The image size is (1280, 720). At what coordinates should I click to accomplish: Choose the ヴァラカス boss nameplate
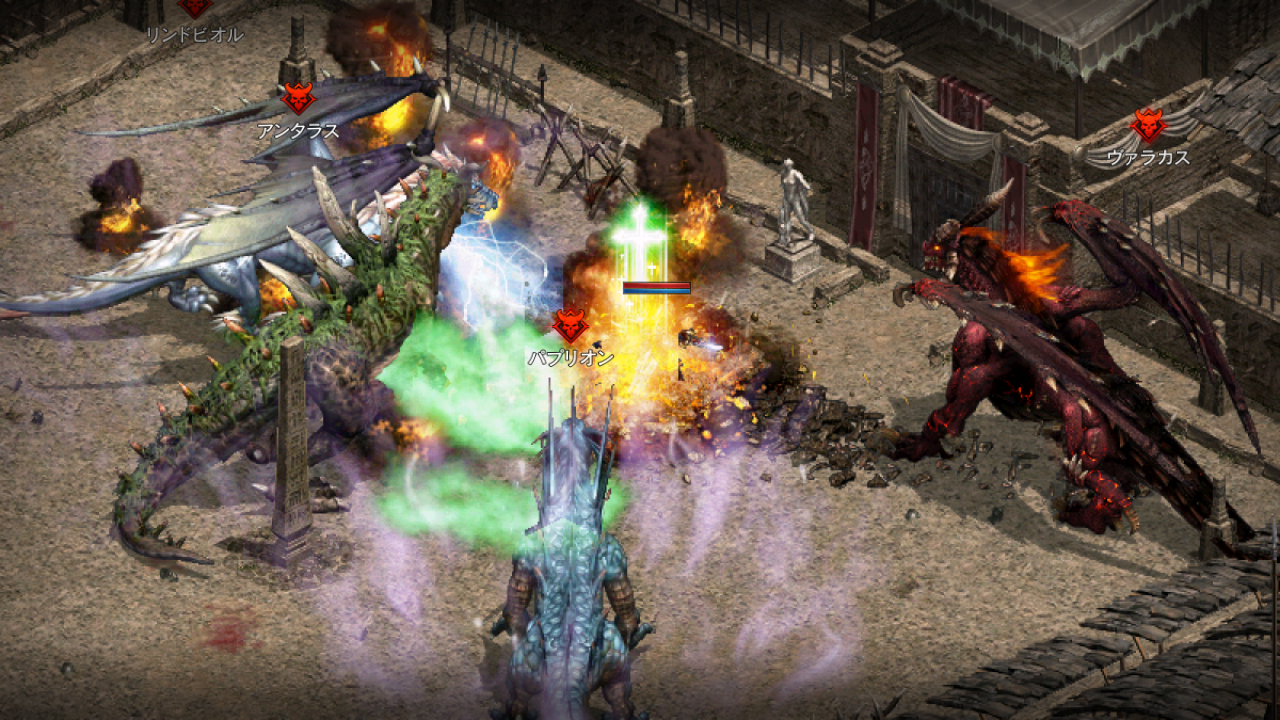click(x=1148, y=156)
